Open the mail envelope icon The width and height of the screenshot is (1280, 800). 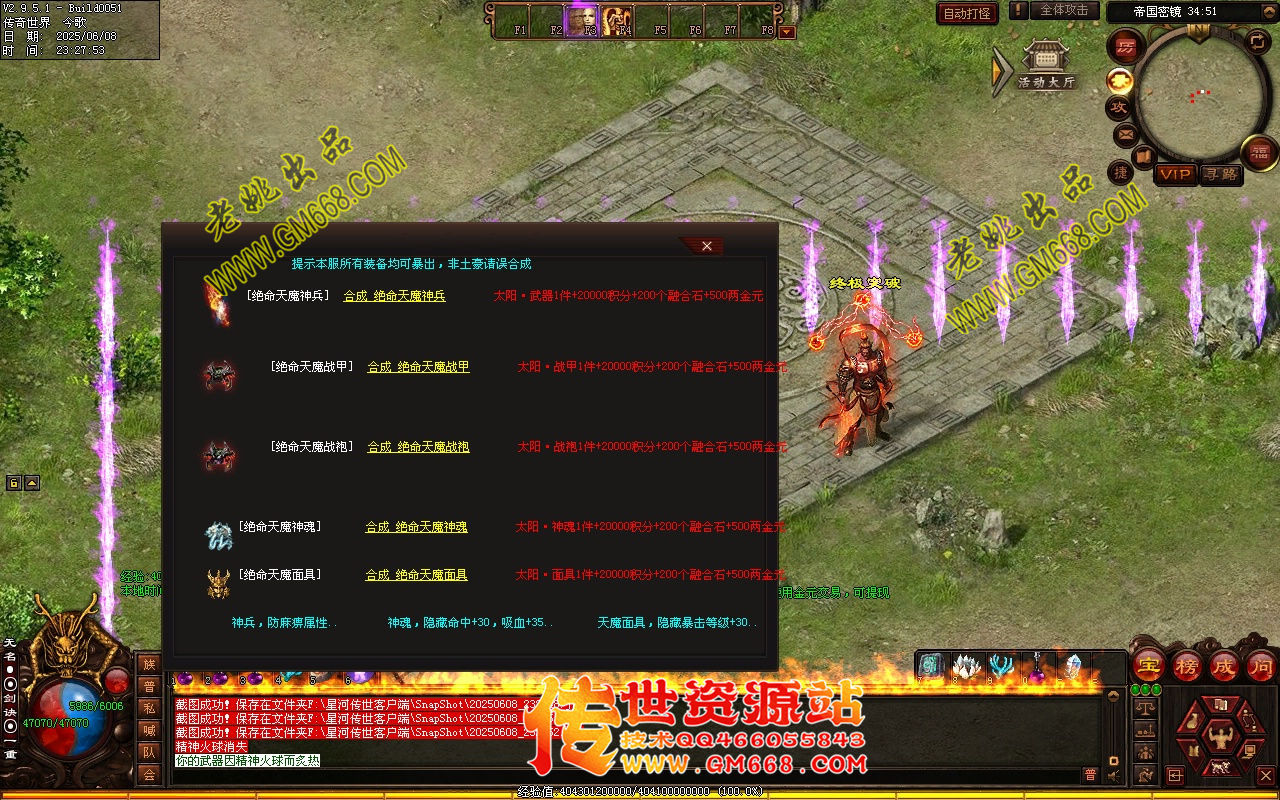click(1125, 134)
